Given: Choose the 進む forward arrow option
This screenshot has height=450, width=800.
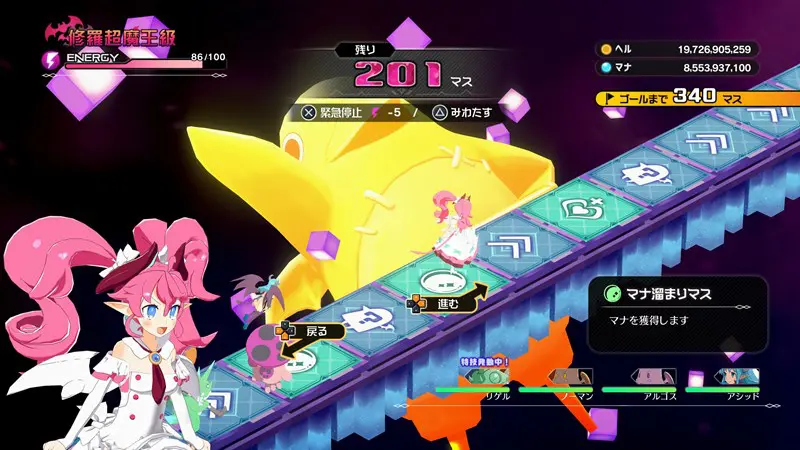Looking at the screenshot, I should coord(446,301).
